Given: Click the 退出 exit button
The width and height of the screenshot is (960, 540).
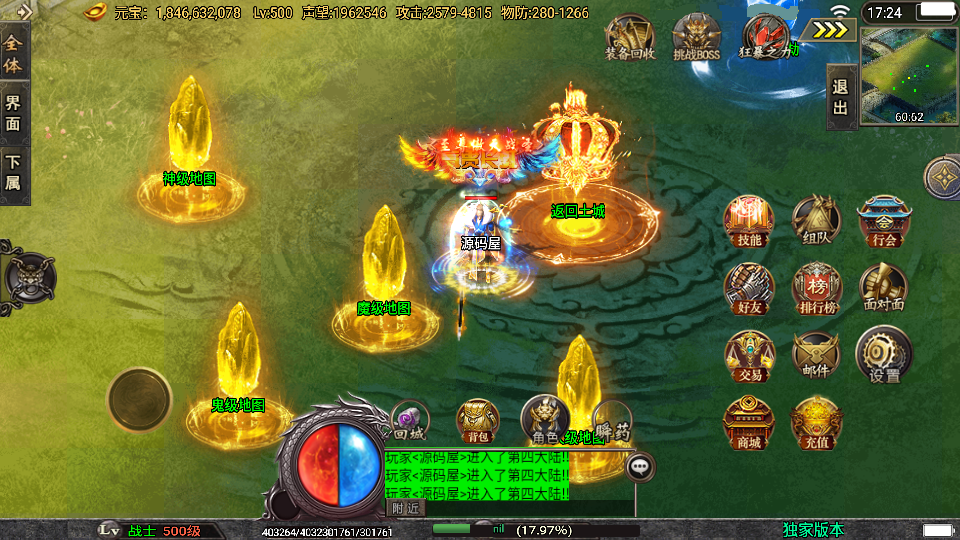Looking at the screenshot, I should click(x=841, y=97).
